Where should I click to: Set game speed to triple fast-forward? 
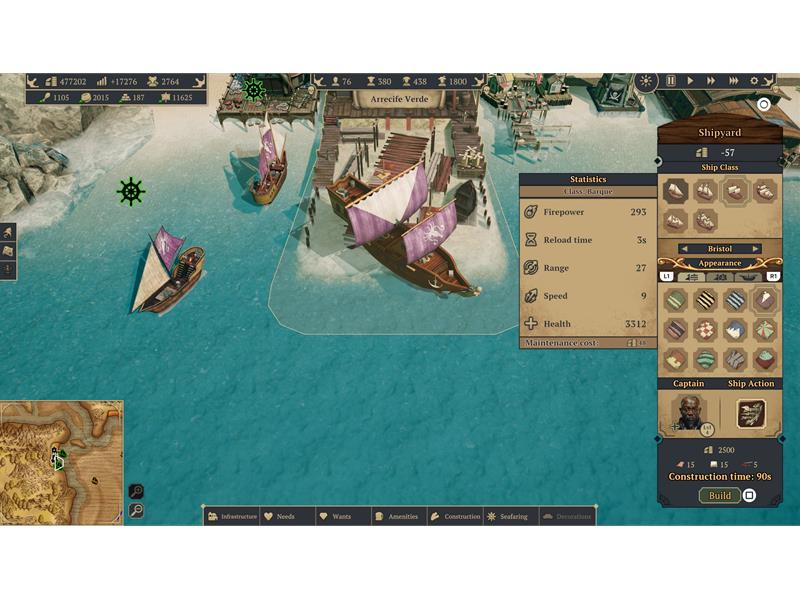(734, 81)
